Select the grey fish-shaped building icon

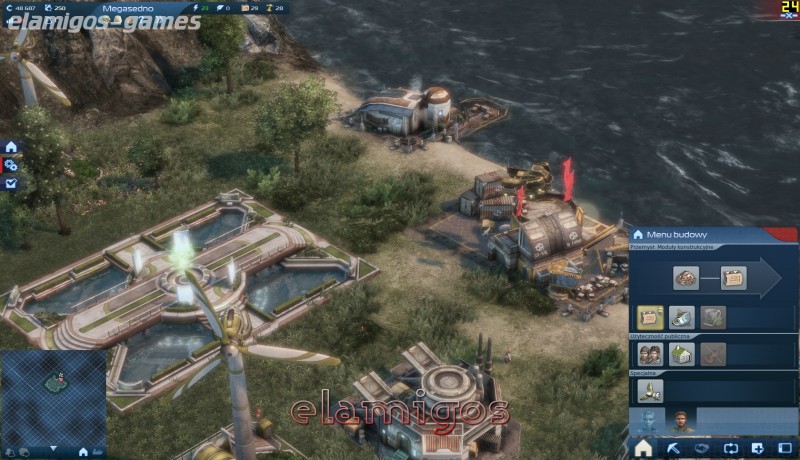coord(682,318)
